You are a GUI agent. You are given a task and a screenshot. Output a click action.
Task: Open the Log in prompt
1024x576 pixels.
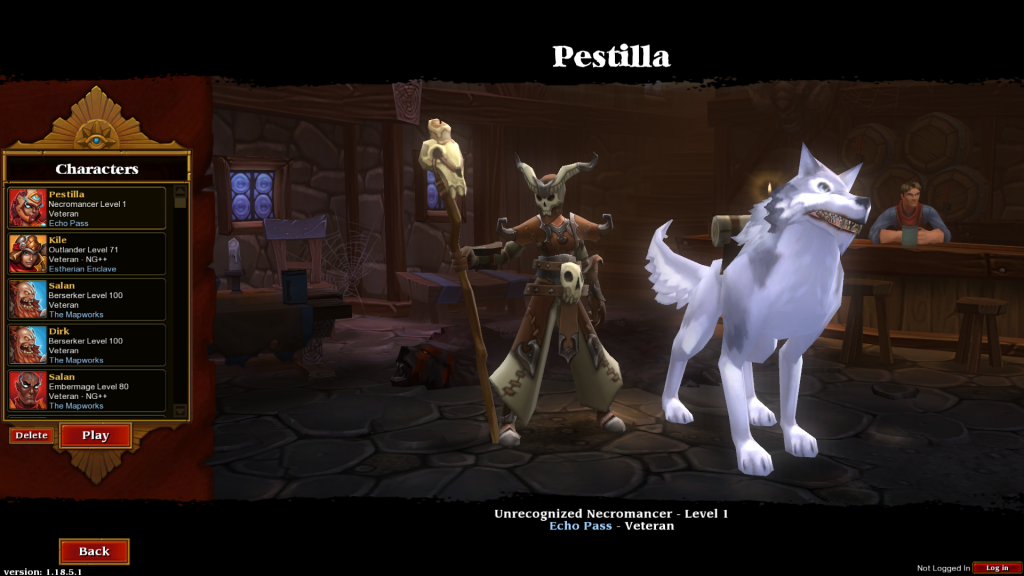pyautogui.click(x=997, y=568)
